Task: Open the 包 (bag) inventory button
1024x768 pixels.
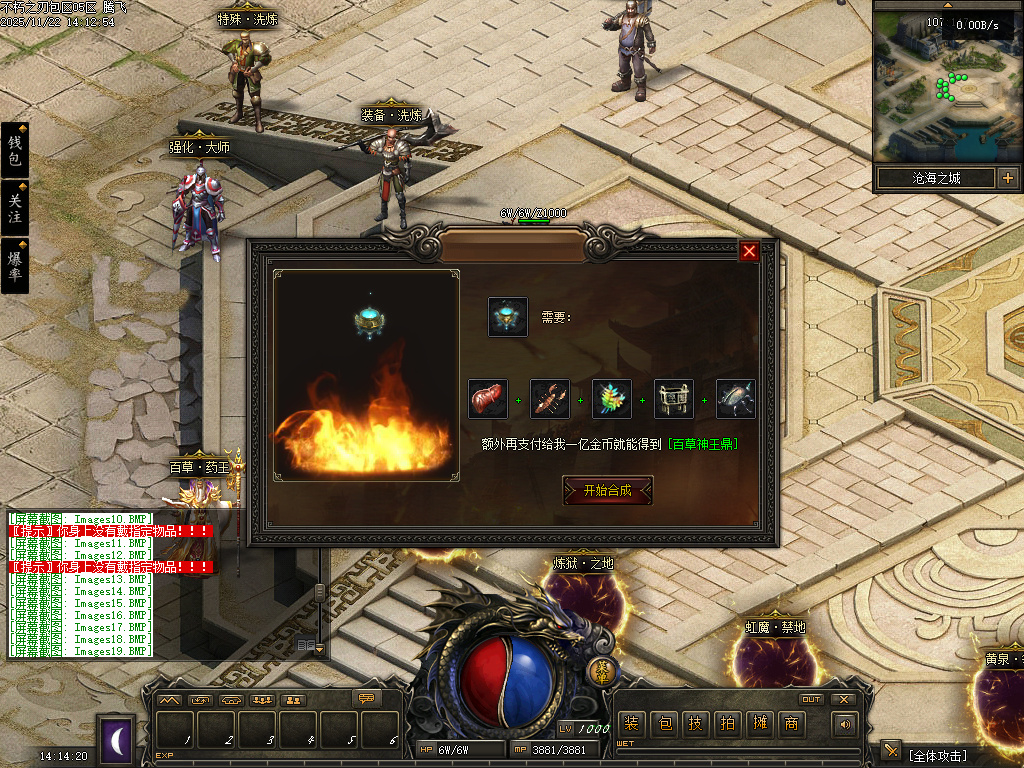Action: (x=664, y=724)
